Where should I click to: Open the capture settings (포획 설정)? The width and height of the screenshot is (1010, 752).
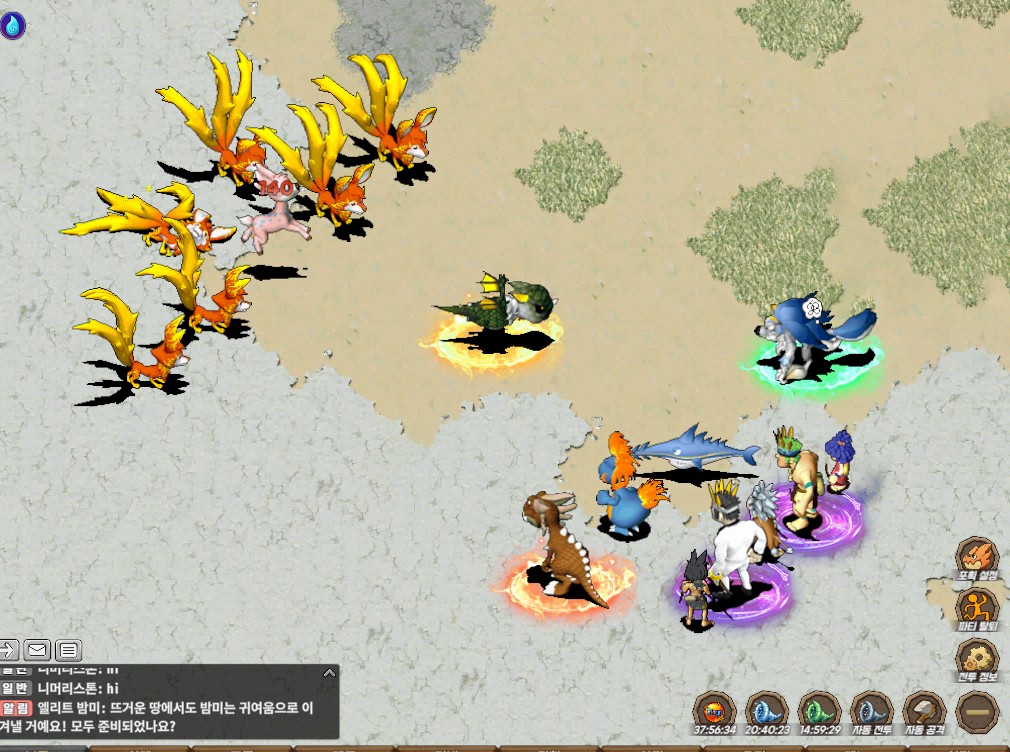click(976, 557)
